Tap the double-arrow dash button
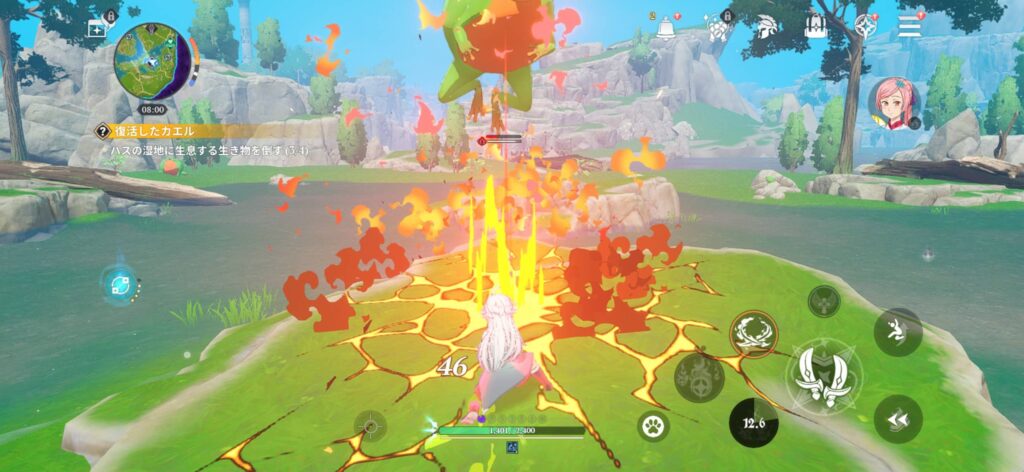1024x472 pixels. [897, 419]
